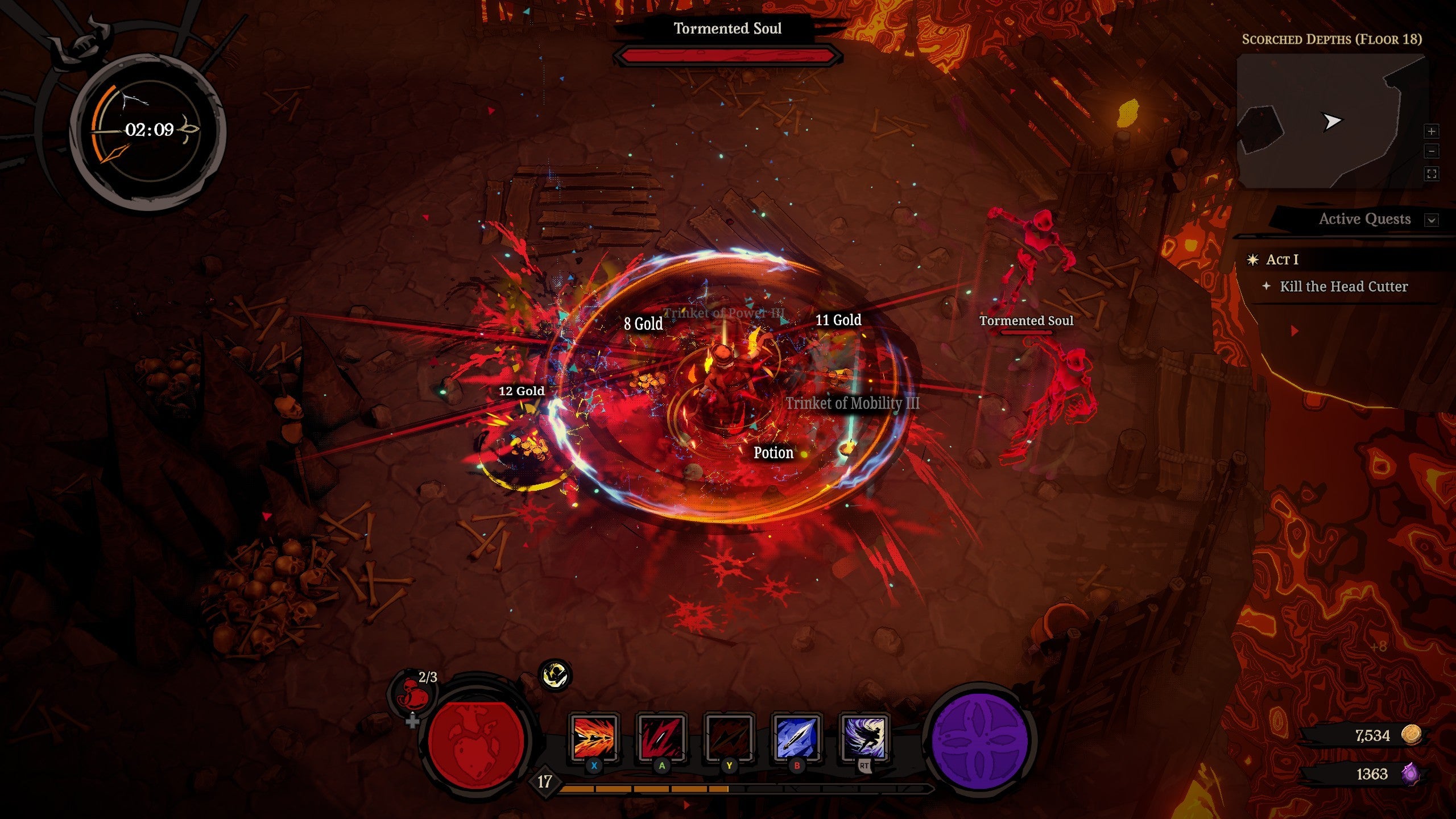This screenshot has width=1456, height=819.
Task: Collapse the Active Quests panel
Action: click(x=1431, y=220)
